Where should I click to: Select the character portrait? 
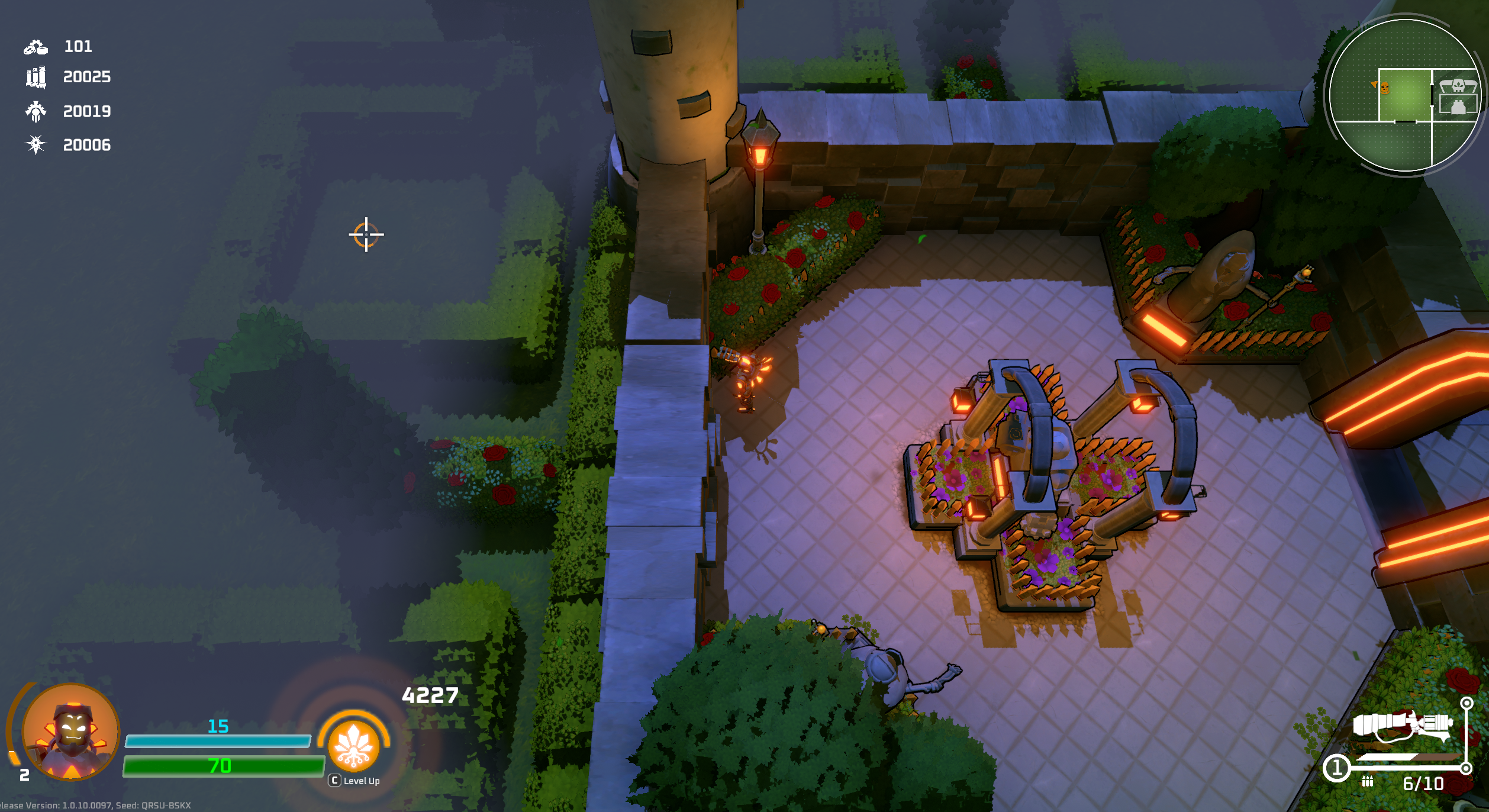71,732
